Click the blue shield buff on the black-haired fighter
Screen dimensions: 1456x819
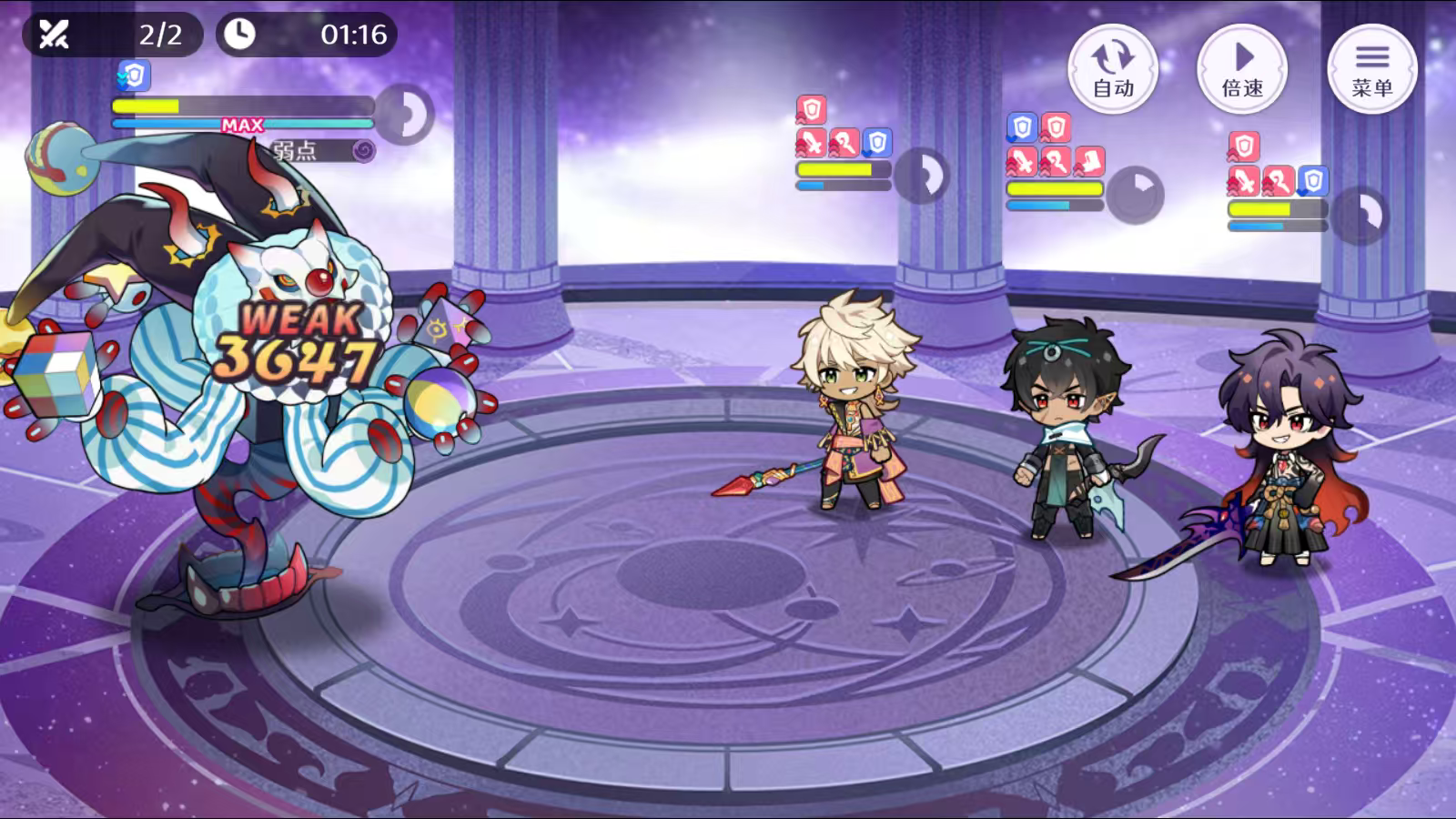tap(1020, 127)
